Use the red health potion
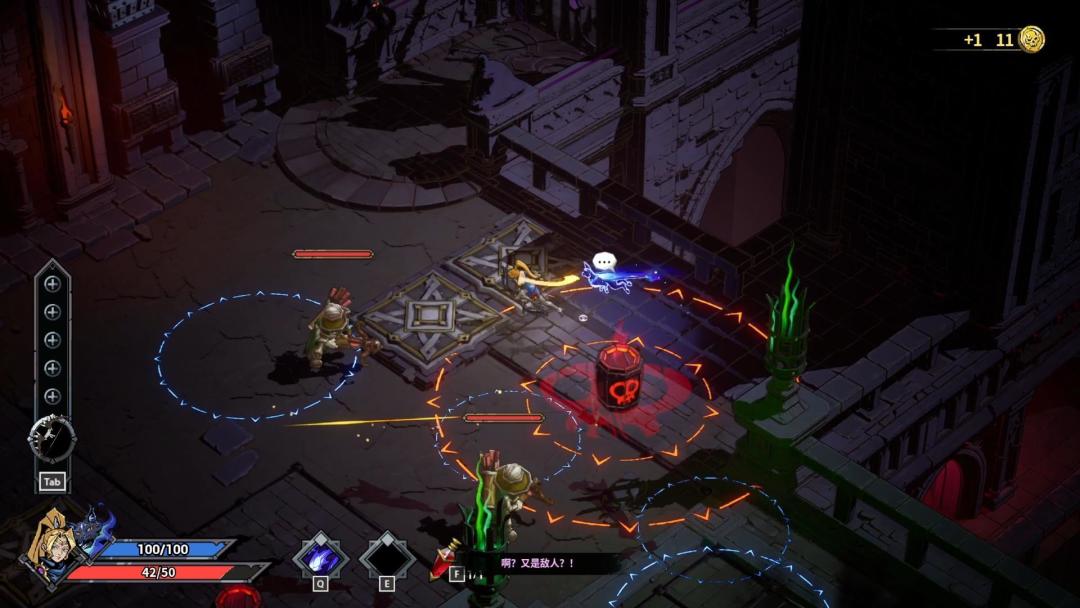This screenshot has width=1080, height=608. point(445,560)
